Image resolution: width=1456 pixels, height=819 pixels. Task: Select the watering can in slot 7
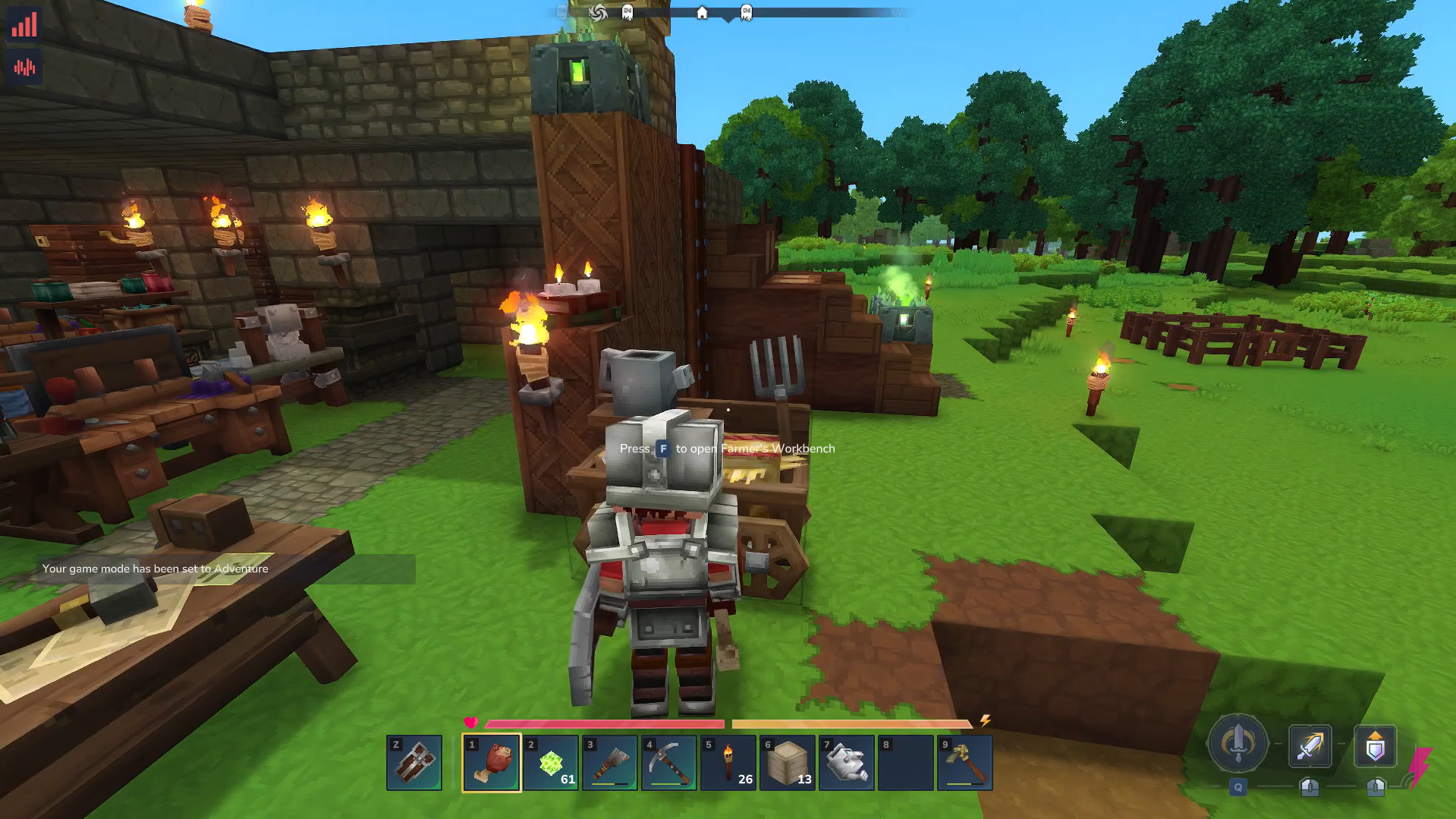[847, 763]
